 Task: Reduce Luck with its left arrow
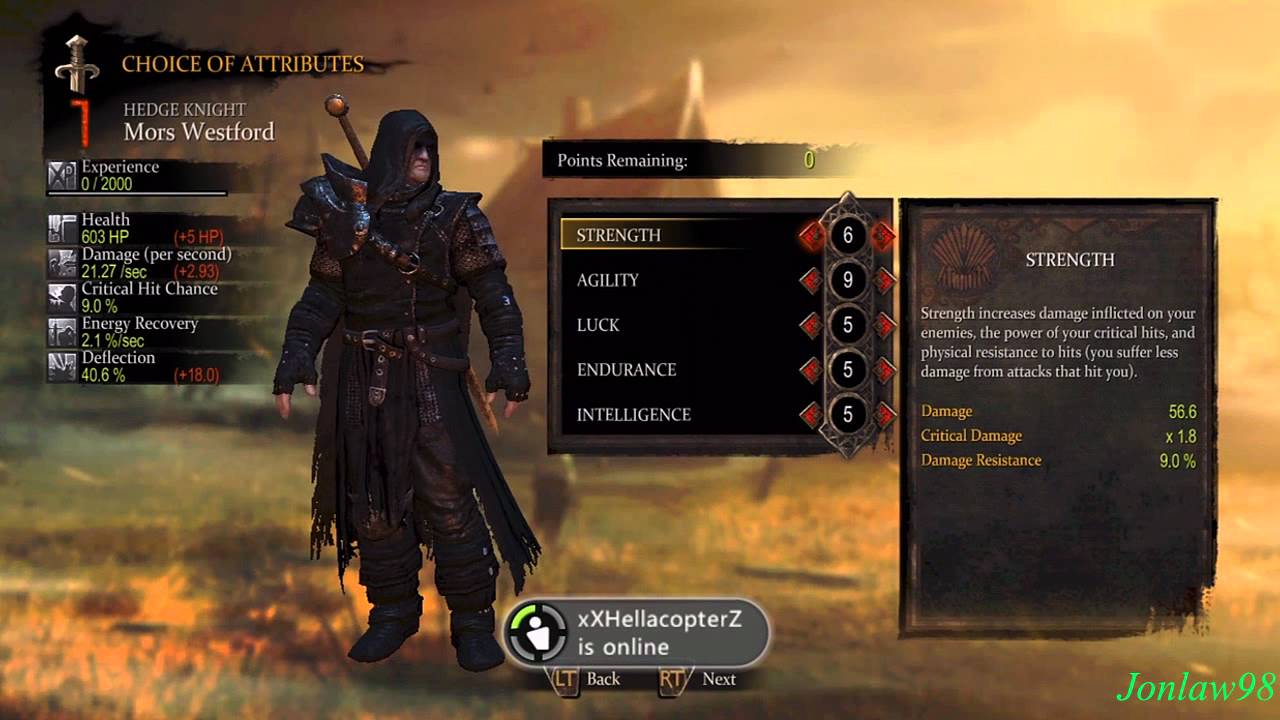point(811,325)
